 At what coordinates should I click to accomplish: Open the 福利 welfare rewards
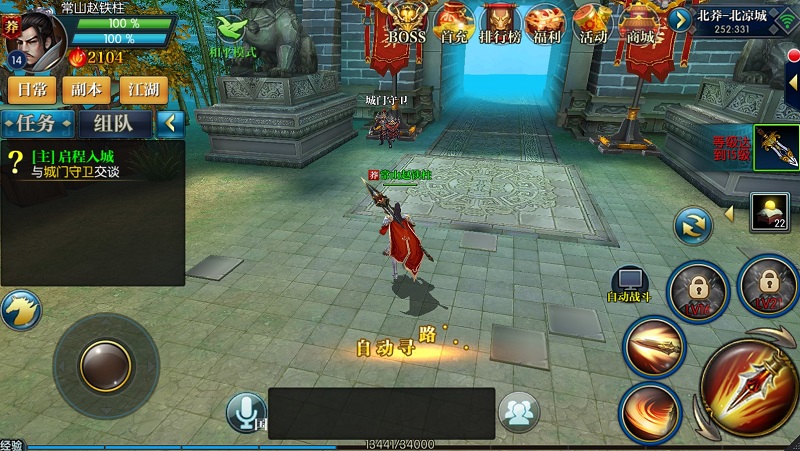tap(546, 24)
